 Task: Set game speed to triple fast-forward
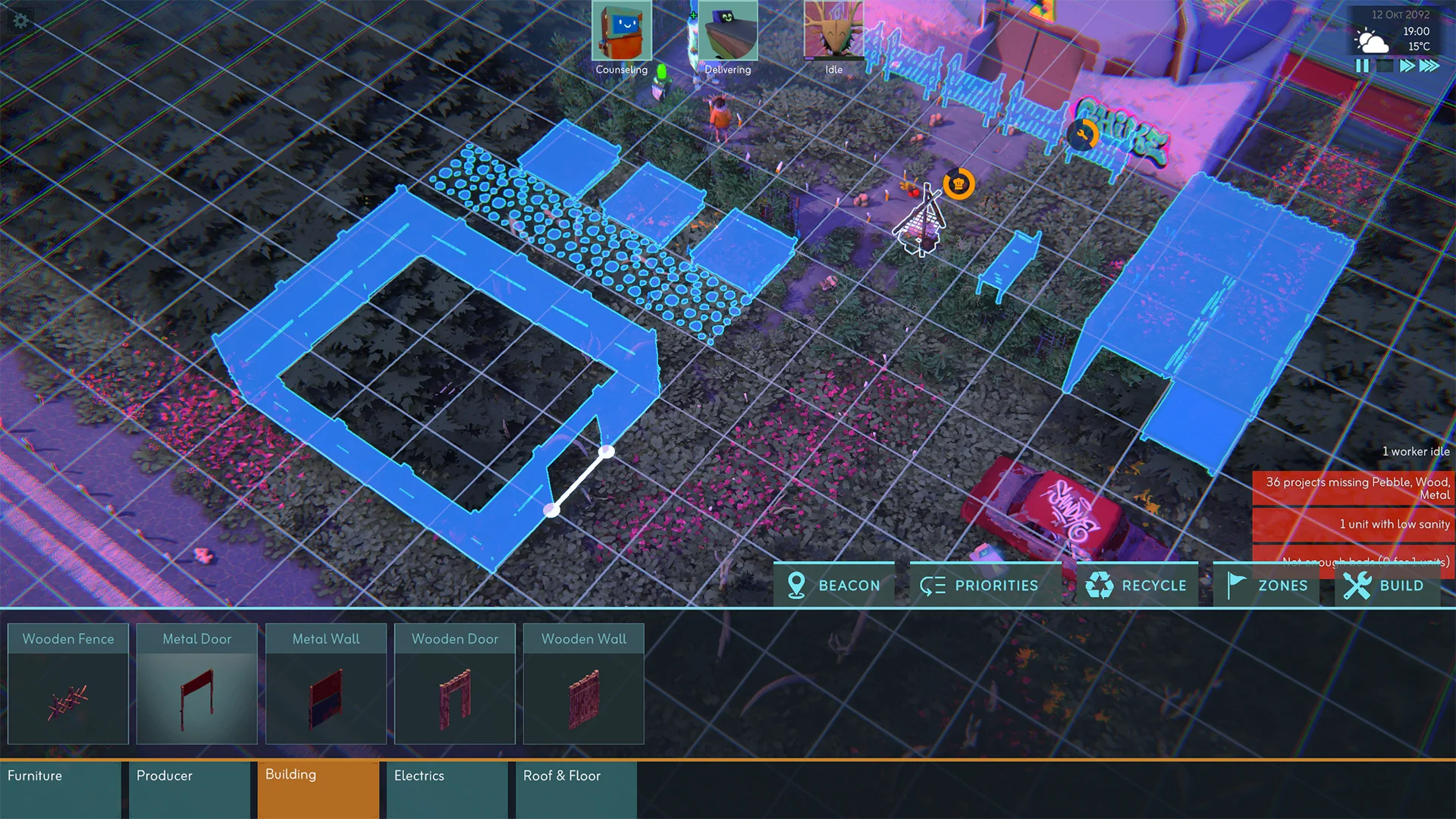[x=1429, y=66]
